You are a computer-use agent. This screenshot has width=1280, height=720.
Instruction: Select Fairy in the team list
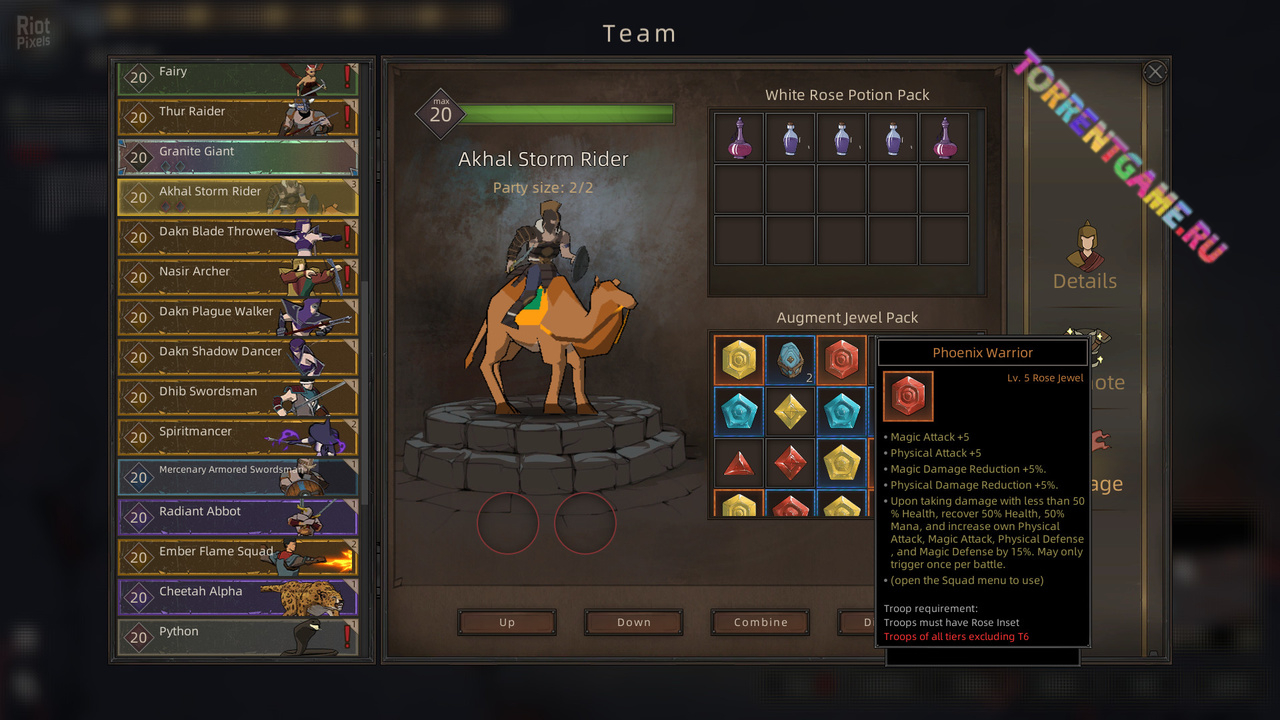click(x=237, y=77)
